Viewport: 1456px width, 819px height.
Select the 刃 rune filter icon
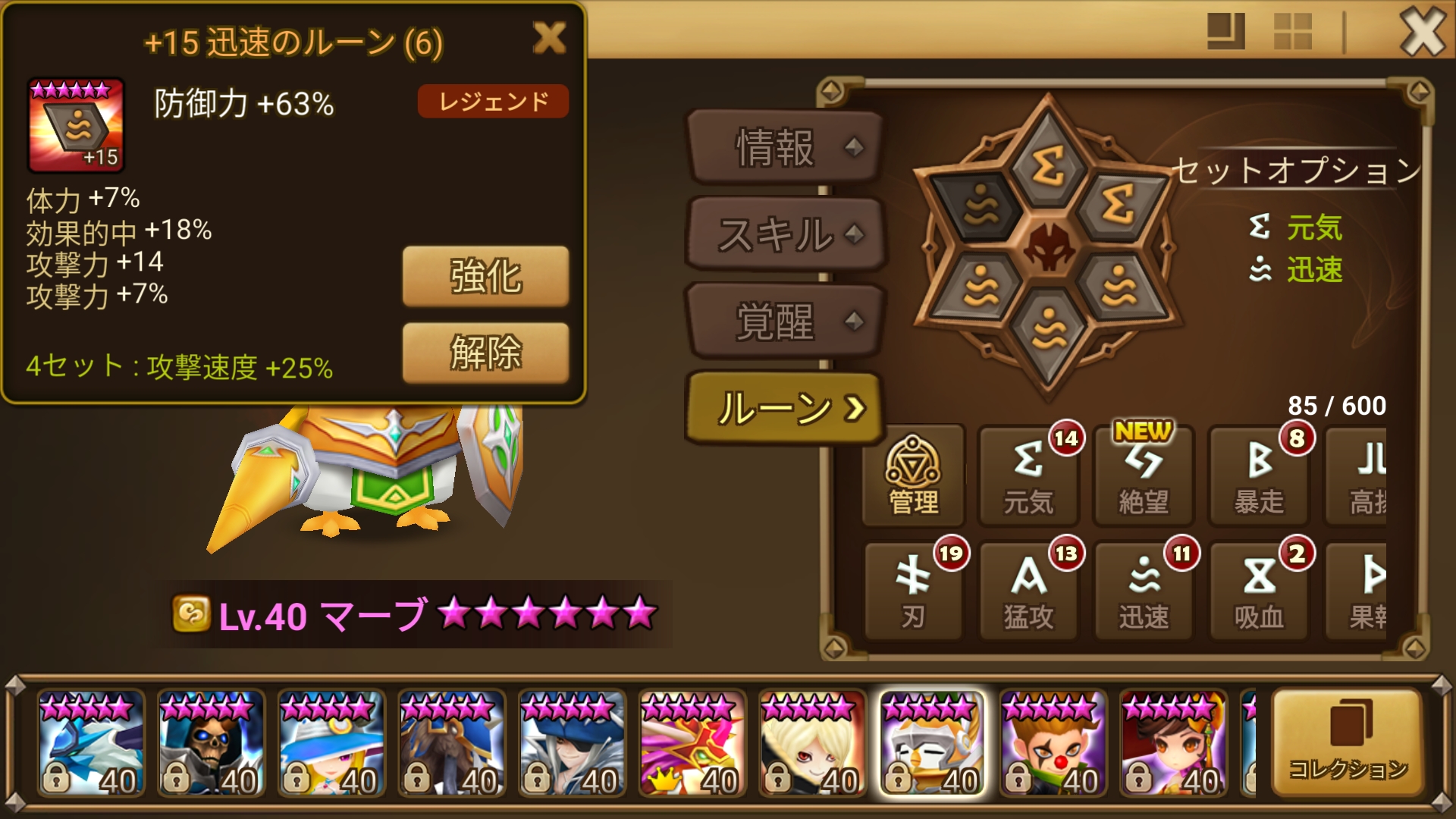click(912, 590)
